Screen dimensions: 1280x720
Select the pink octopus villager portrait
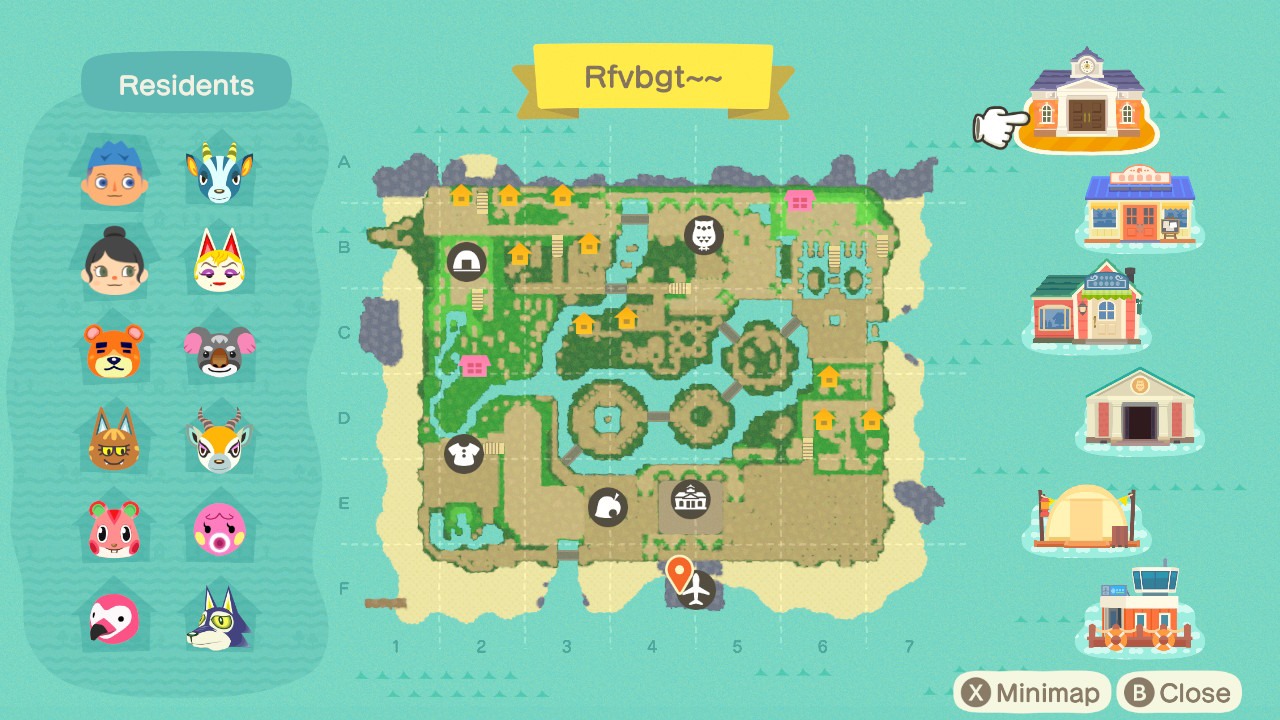(219, 530)
